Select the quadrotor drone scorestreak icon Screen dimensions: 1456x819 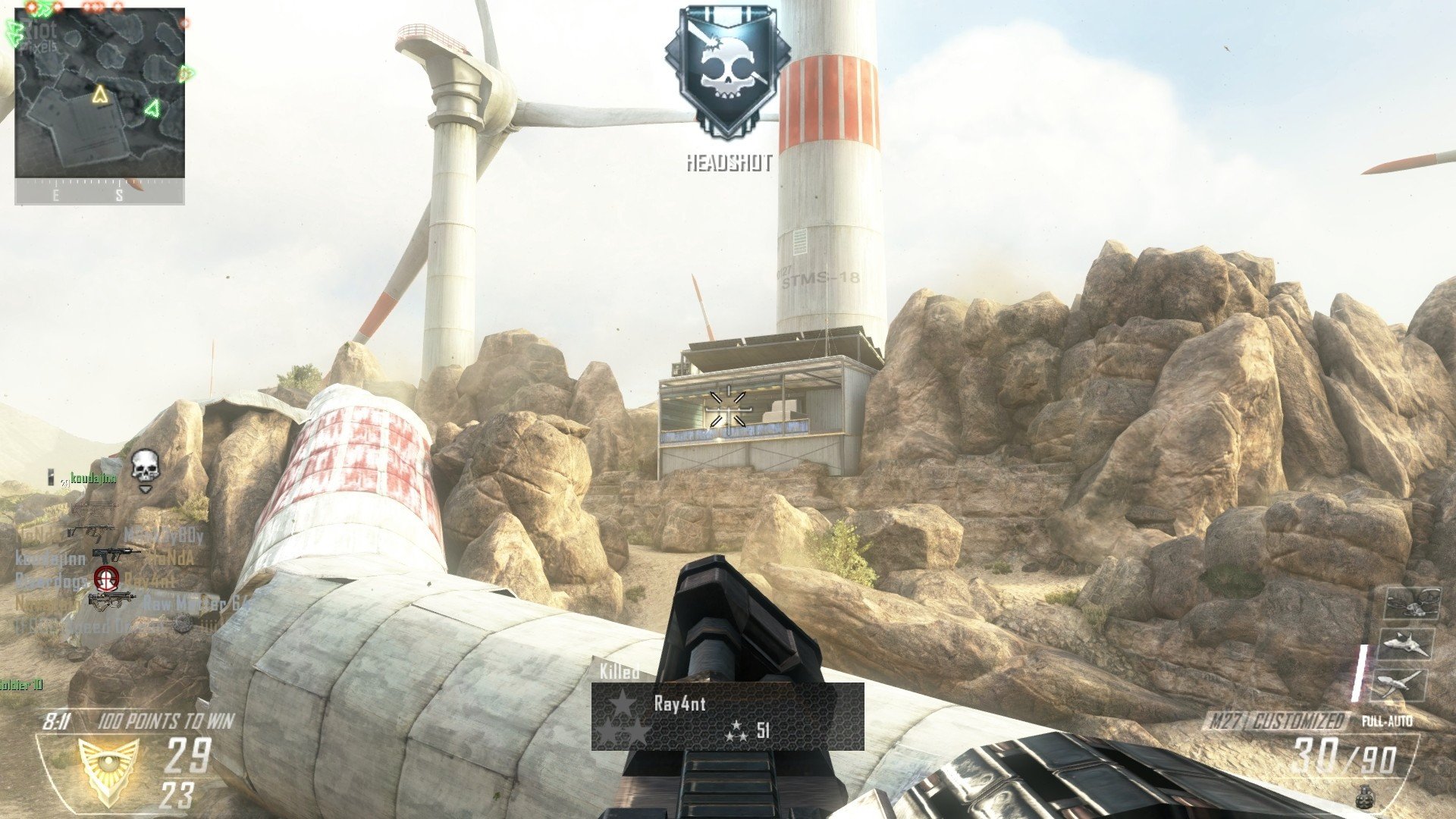[x=1412, y=603]
